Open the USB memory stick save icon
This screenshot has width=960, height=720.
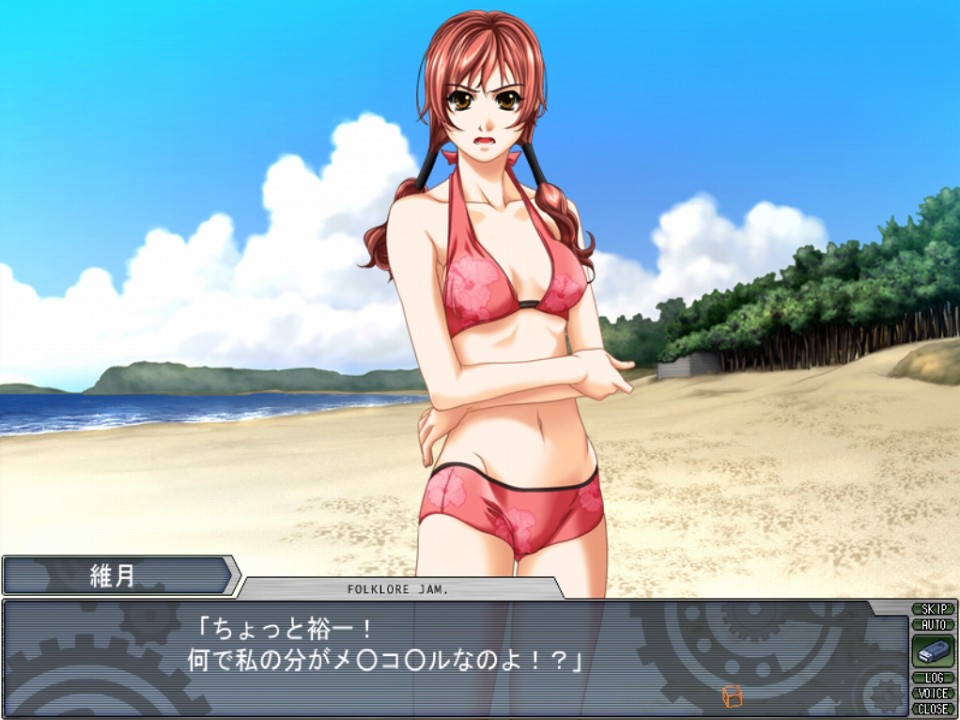932,651
